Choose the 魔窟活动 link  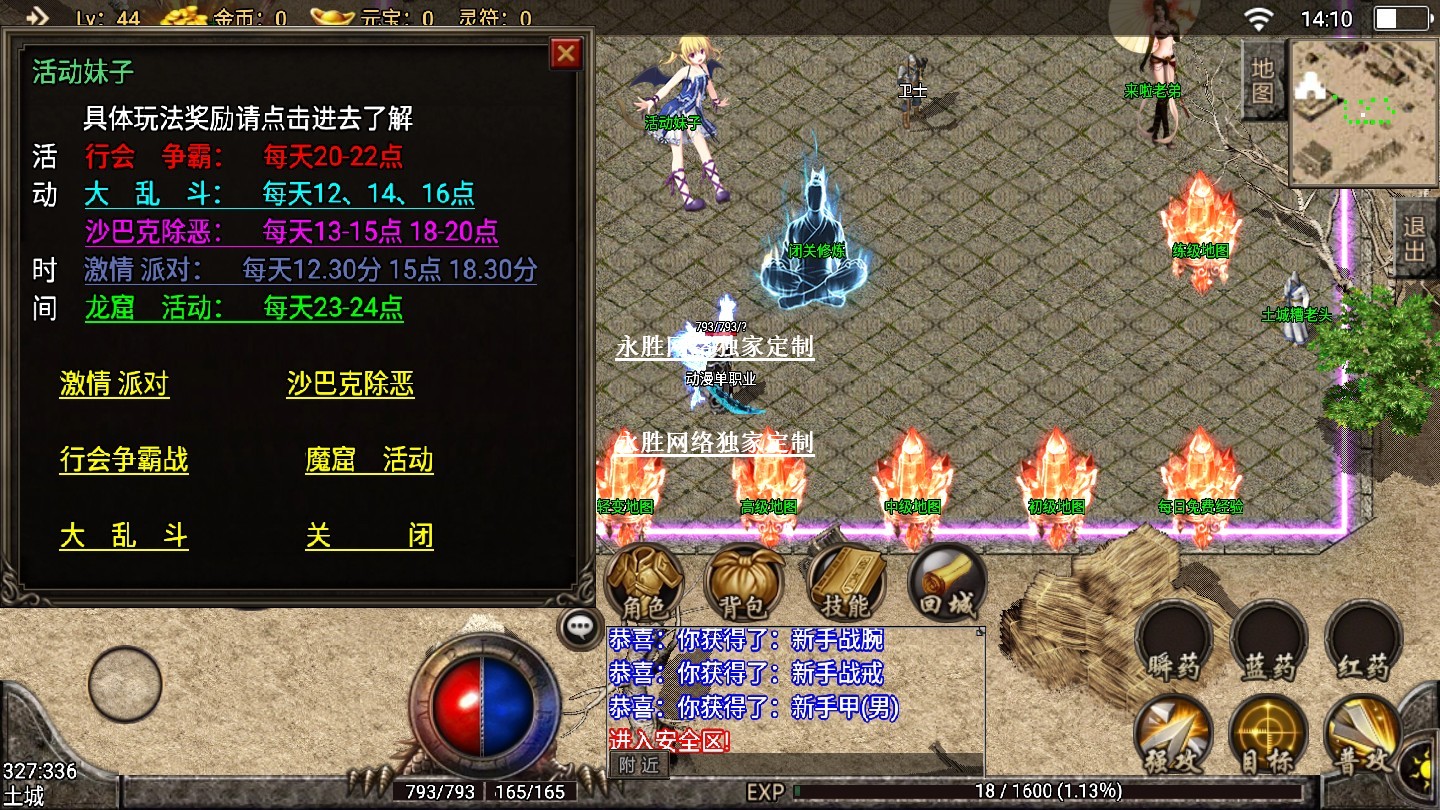[369, 460]
